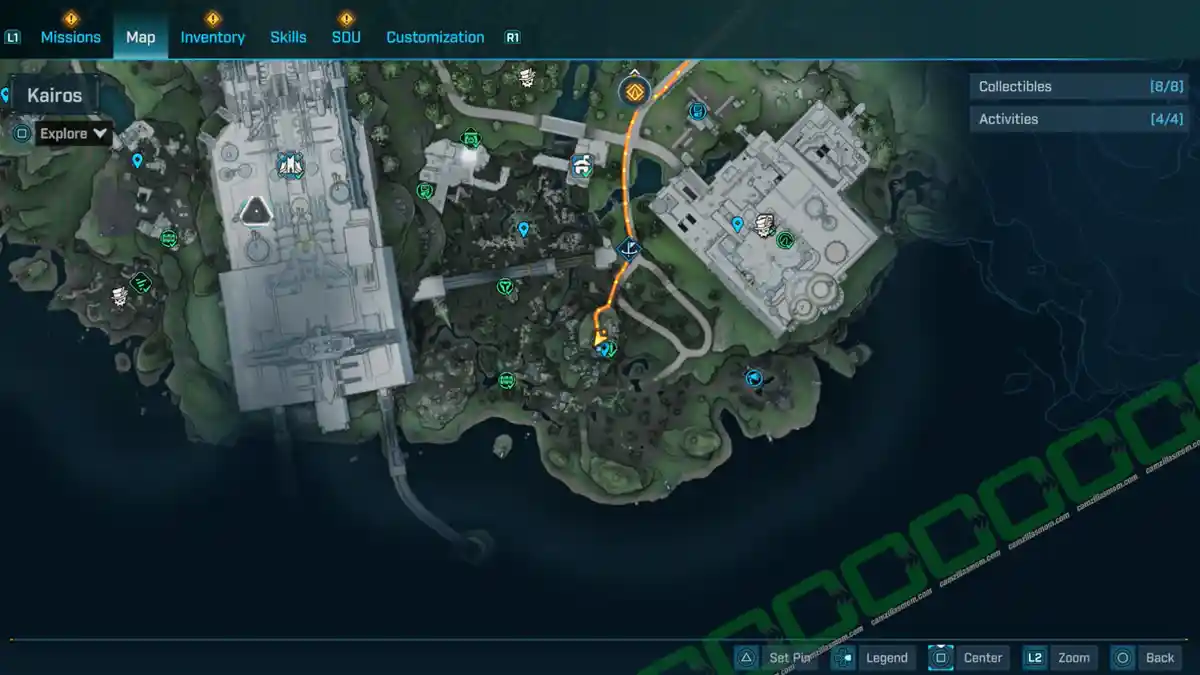This screenshot has height=675, width=1200.
Task: Go Back from the map screen
Action: 1146,657
